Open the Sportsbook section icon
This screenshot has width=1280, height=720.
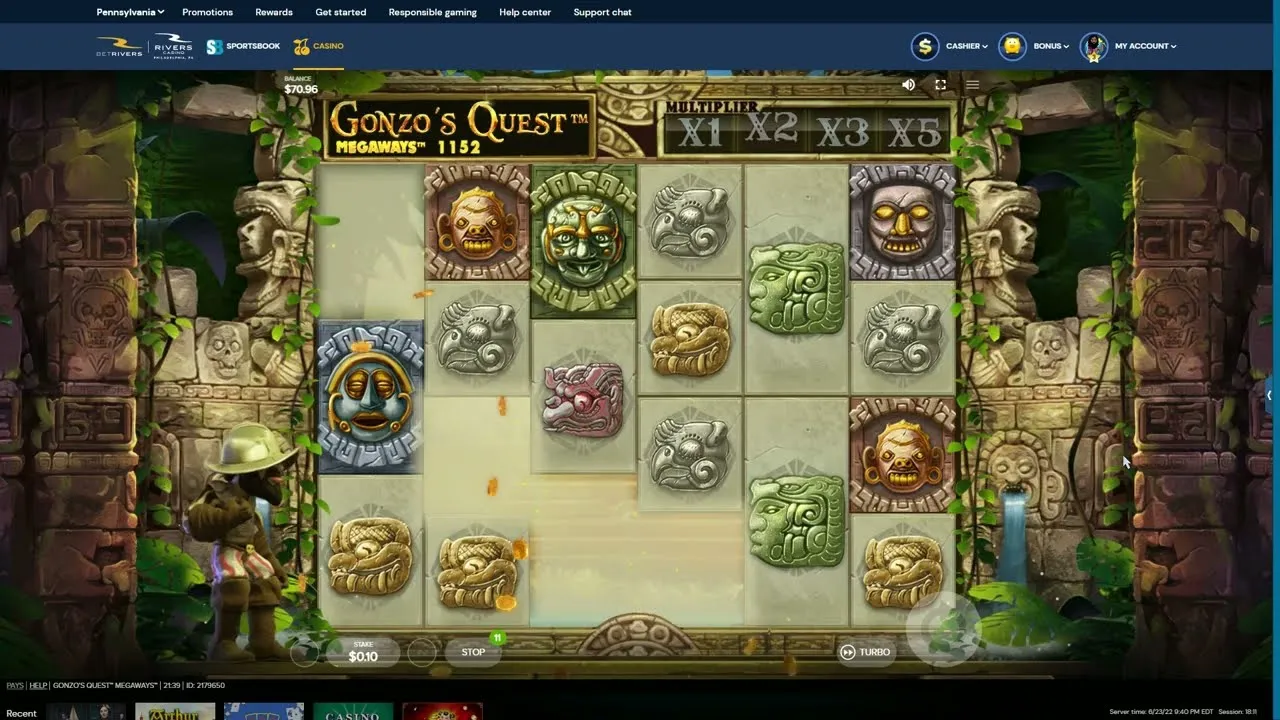click(212, 45)
